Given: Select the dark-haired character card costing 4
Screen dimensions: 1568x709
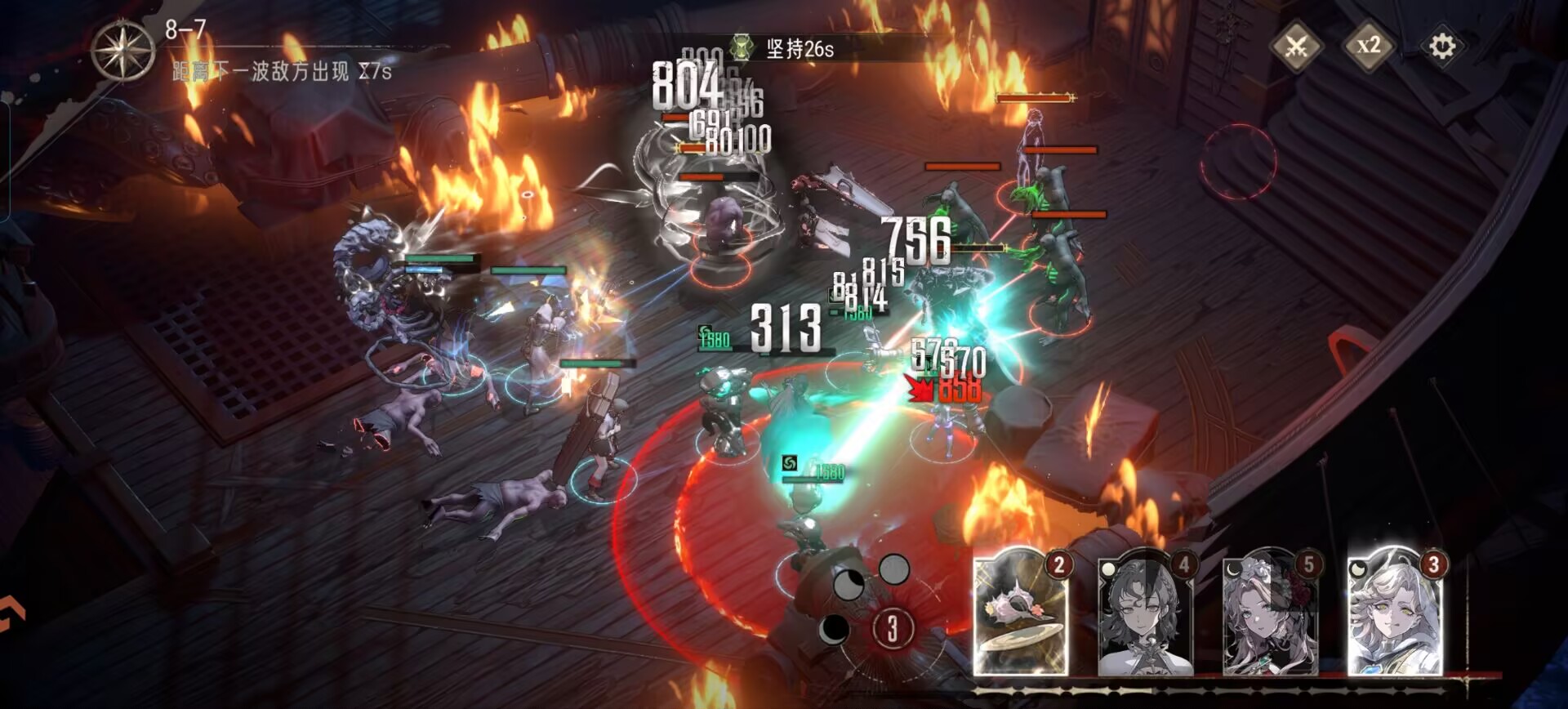Looking at the screenshot, I should point(1145,614).
